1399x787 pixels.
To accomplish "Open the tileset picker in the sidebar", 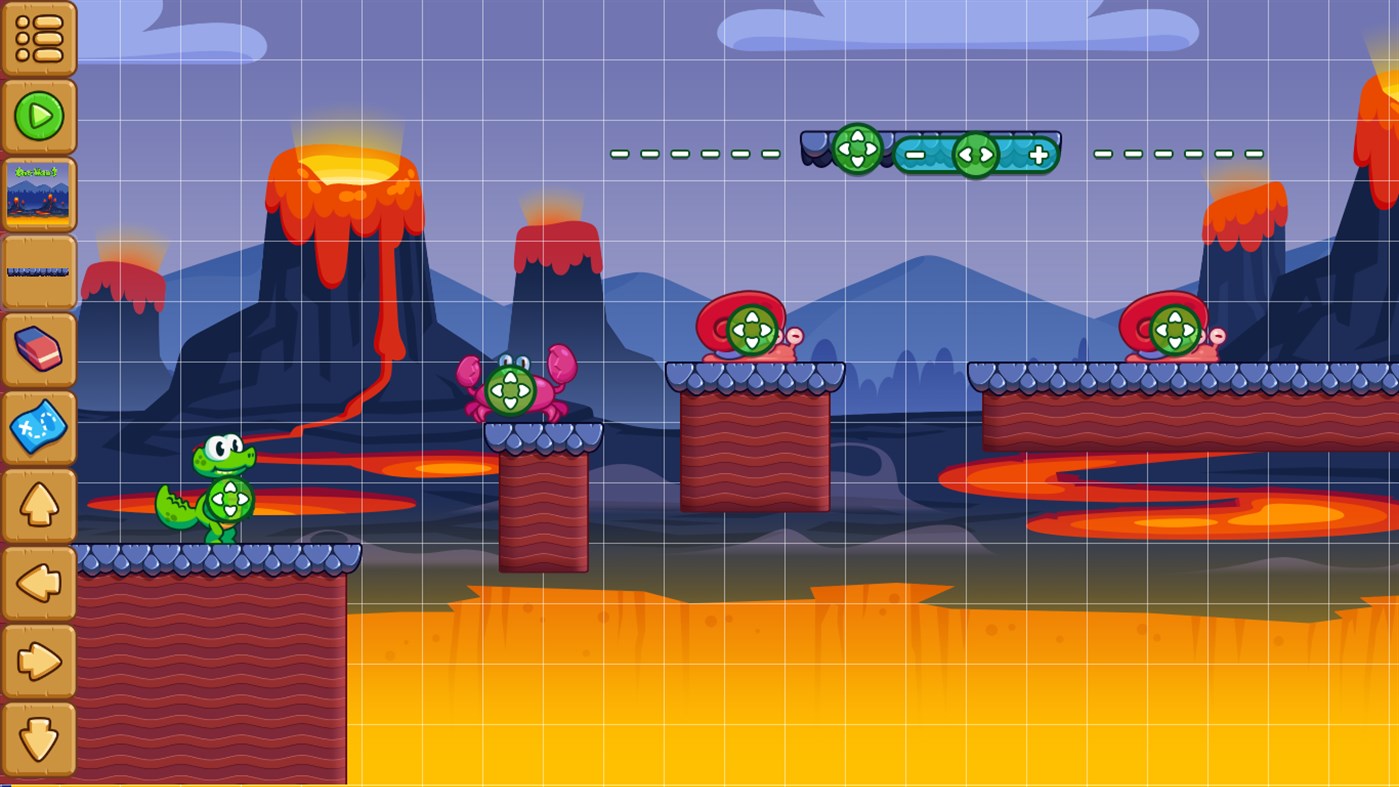I will point(39,270).
